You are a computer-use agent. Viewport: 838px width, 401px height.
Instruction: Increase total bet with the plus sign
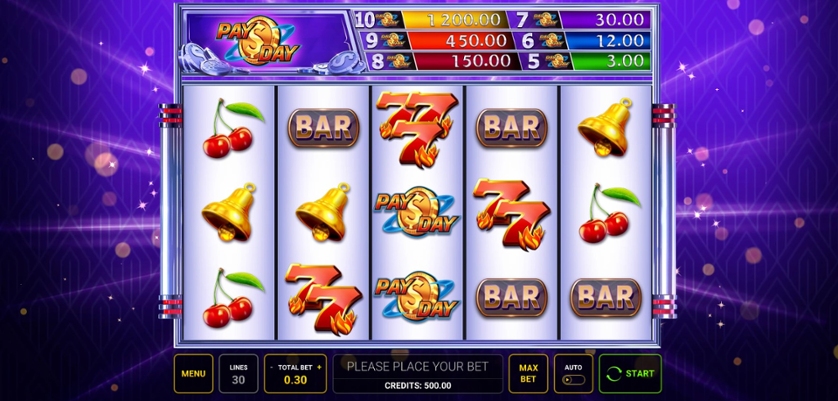(x=320, y=368)
